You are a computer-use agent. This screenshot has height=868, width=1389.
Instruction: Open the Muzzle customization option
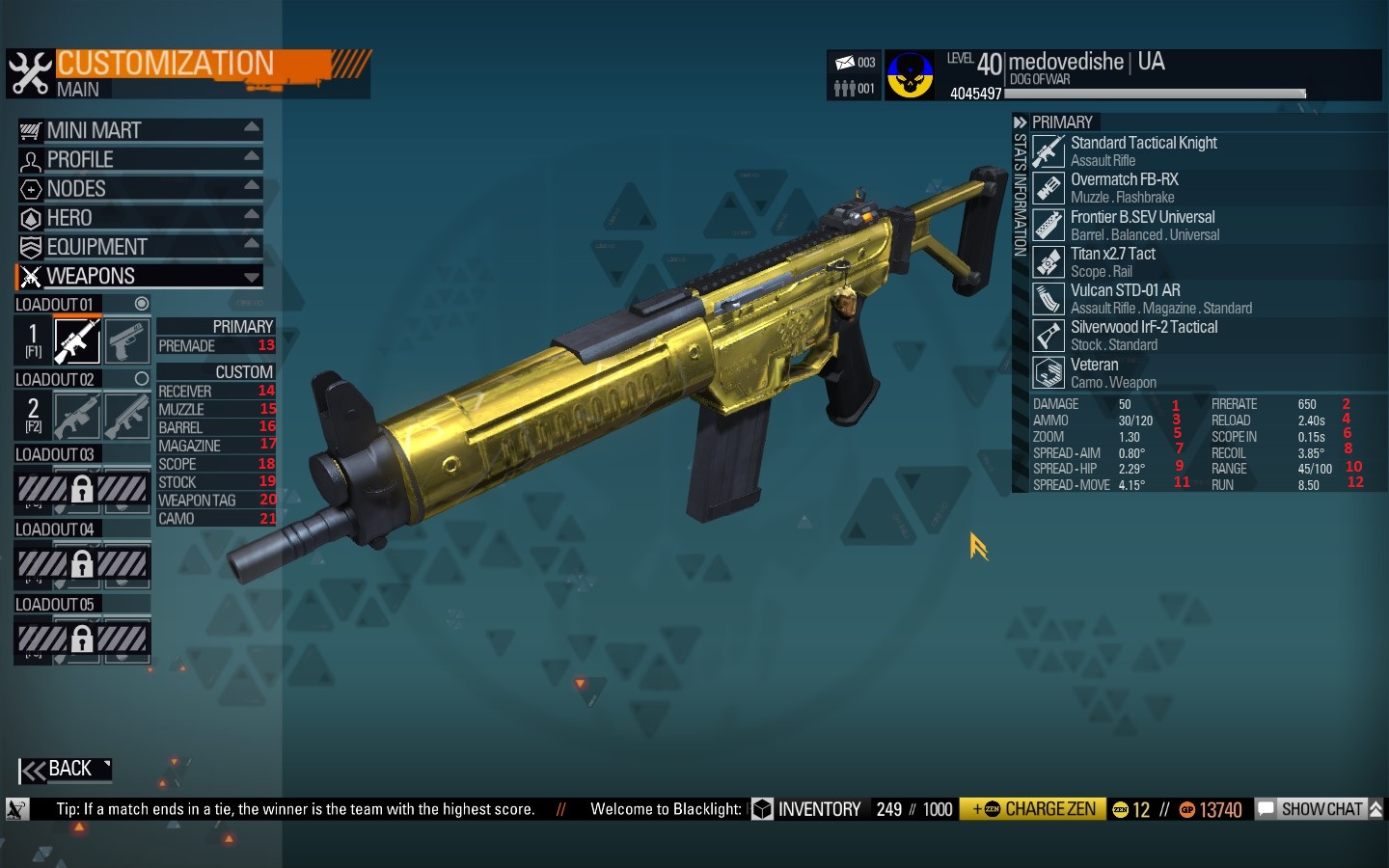coord(215,409)
